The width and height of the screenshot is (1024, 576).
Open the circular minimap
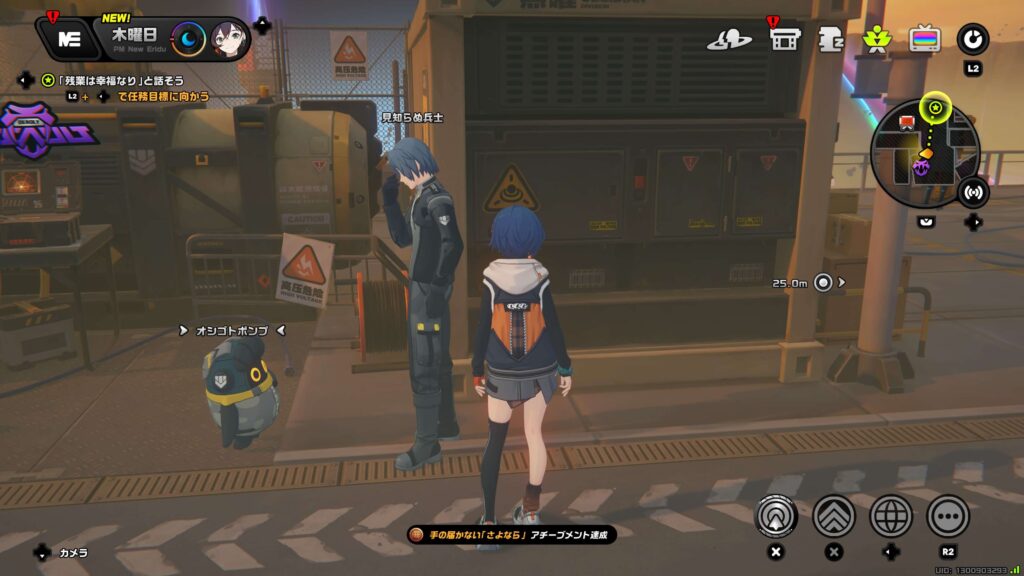point(922,152)
